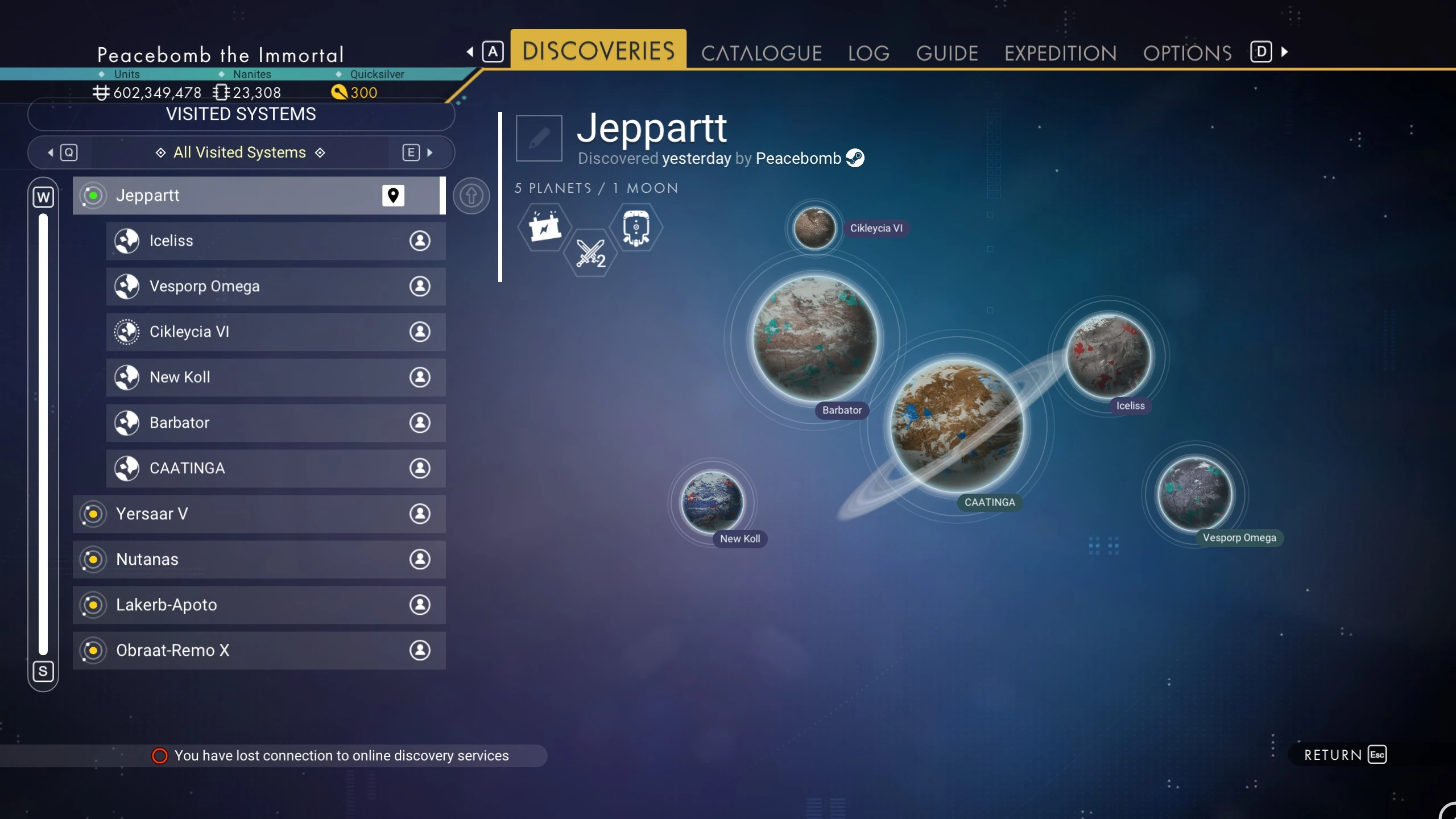The height and width of the screenshot is (819, 1456).
Task: Open the Log tab
Action: point(868,53)
